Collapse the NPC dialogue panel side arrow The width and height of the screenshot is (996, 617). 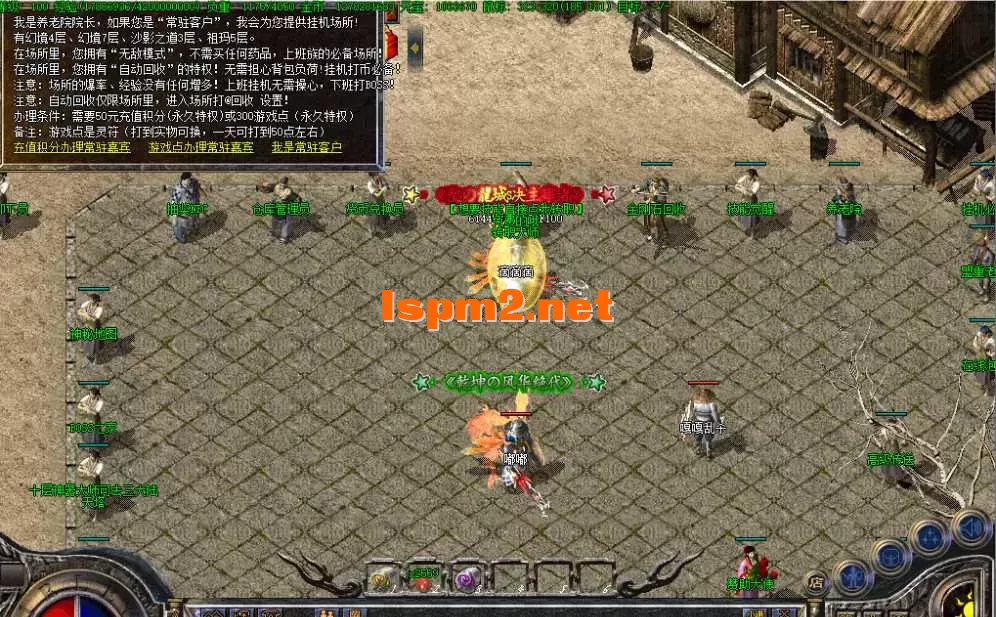(x=415, y=46)
